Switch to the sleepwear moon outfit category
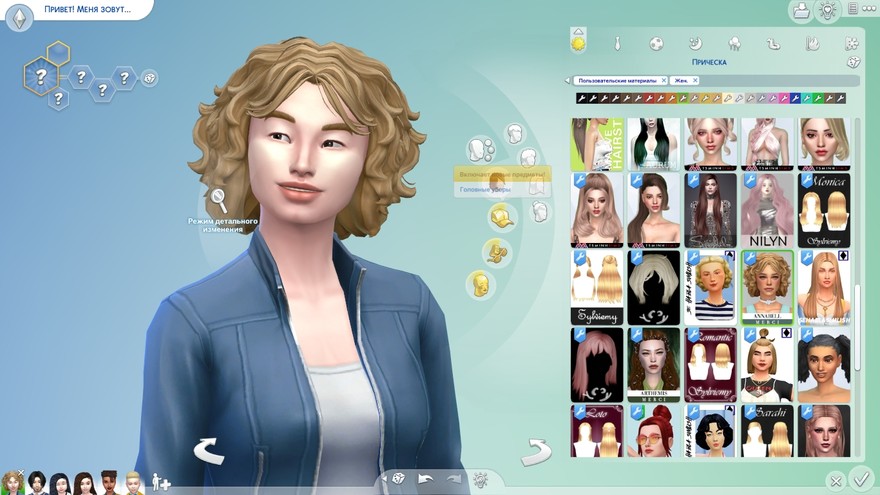 tap(695, 43)
